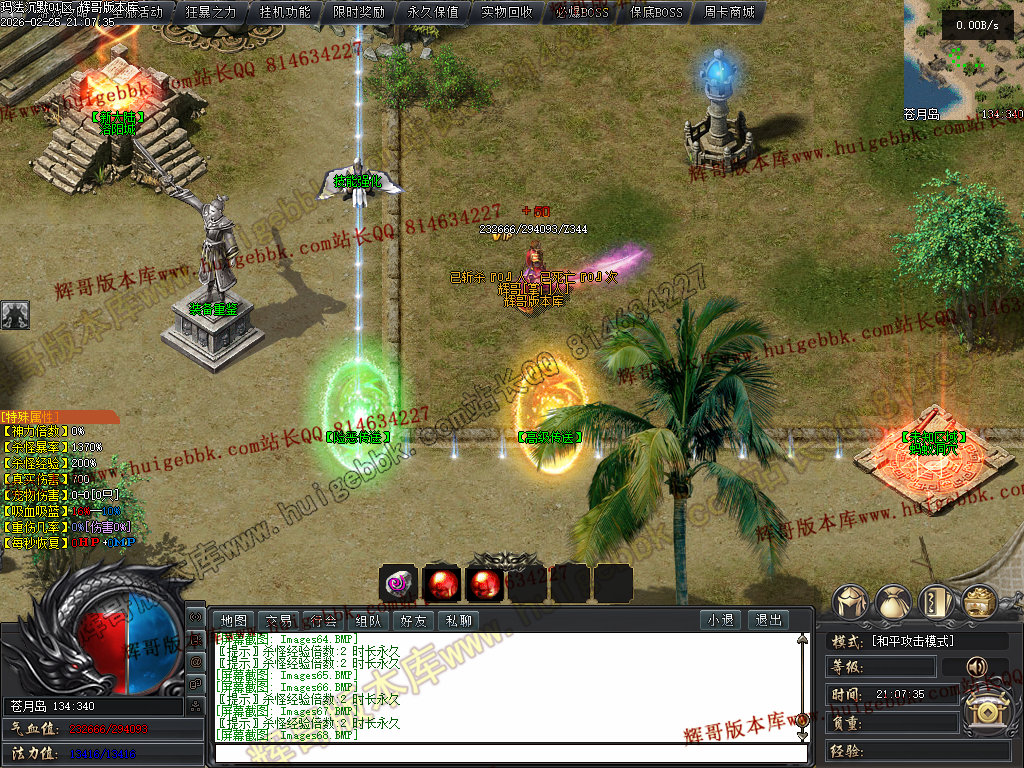
Task: Open the 好友 friends list
Action: (x=414, y=620)
